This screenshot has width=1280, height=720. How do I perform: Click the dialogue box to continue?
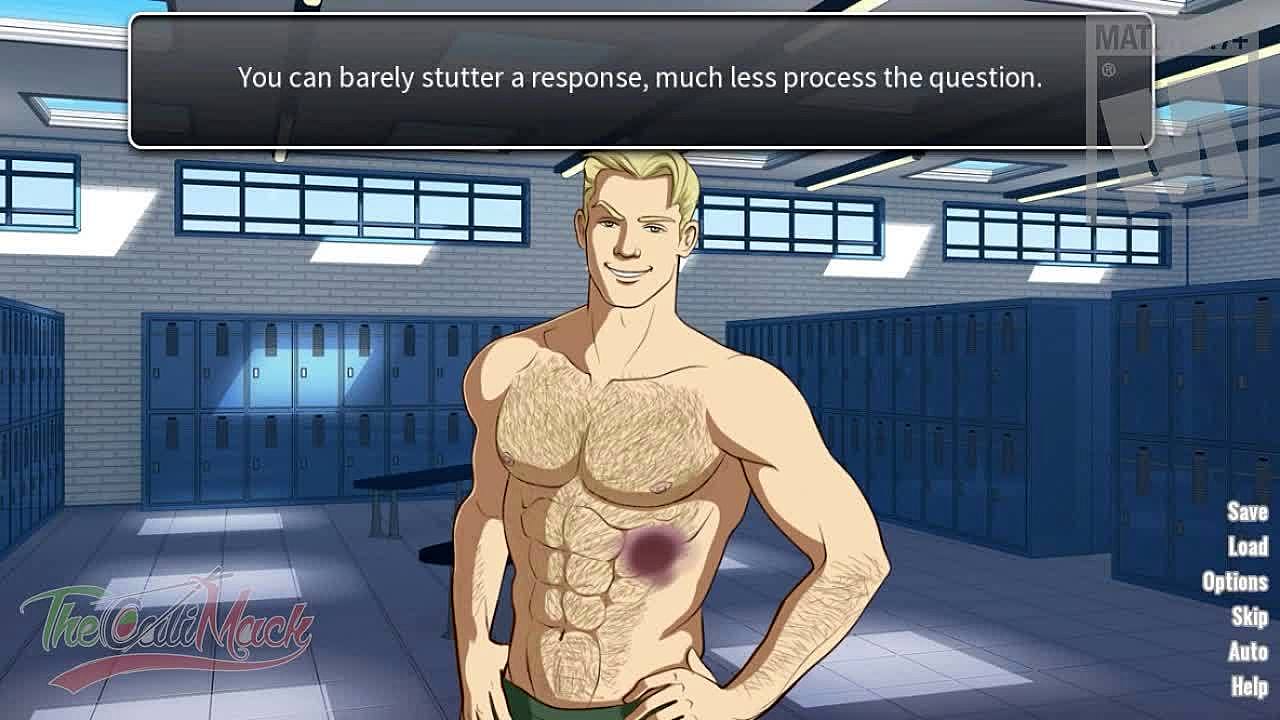pyautogui.click(x=640, y=80)
